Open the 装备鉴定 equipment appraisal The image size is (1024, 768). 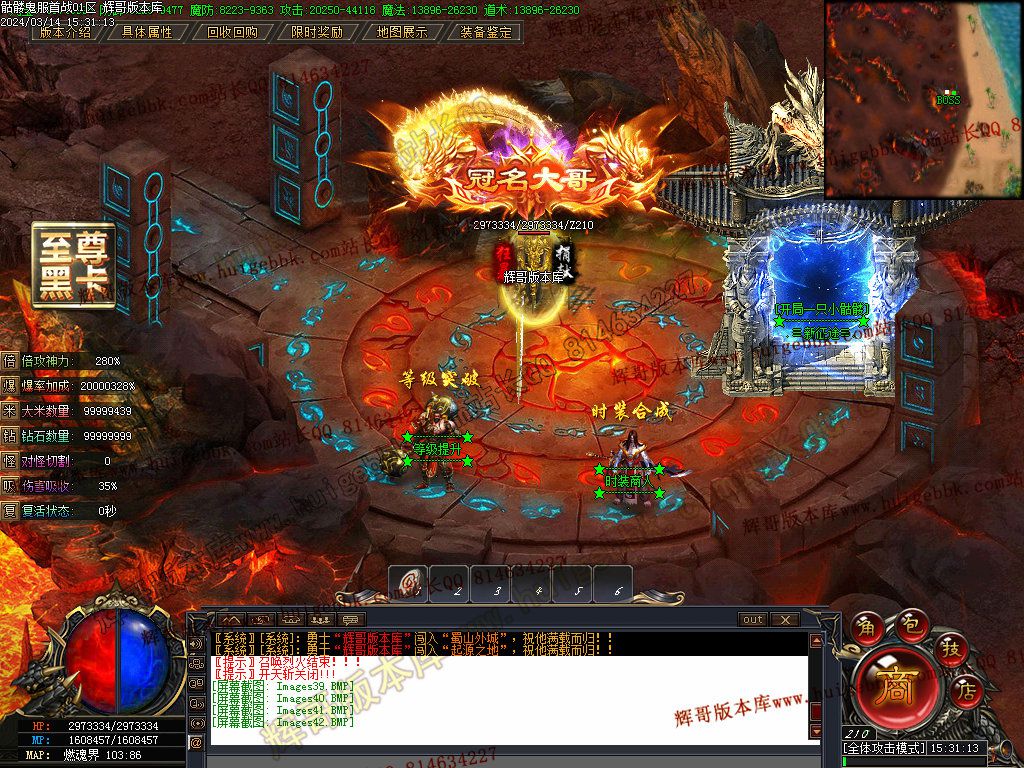487,32
